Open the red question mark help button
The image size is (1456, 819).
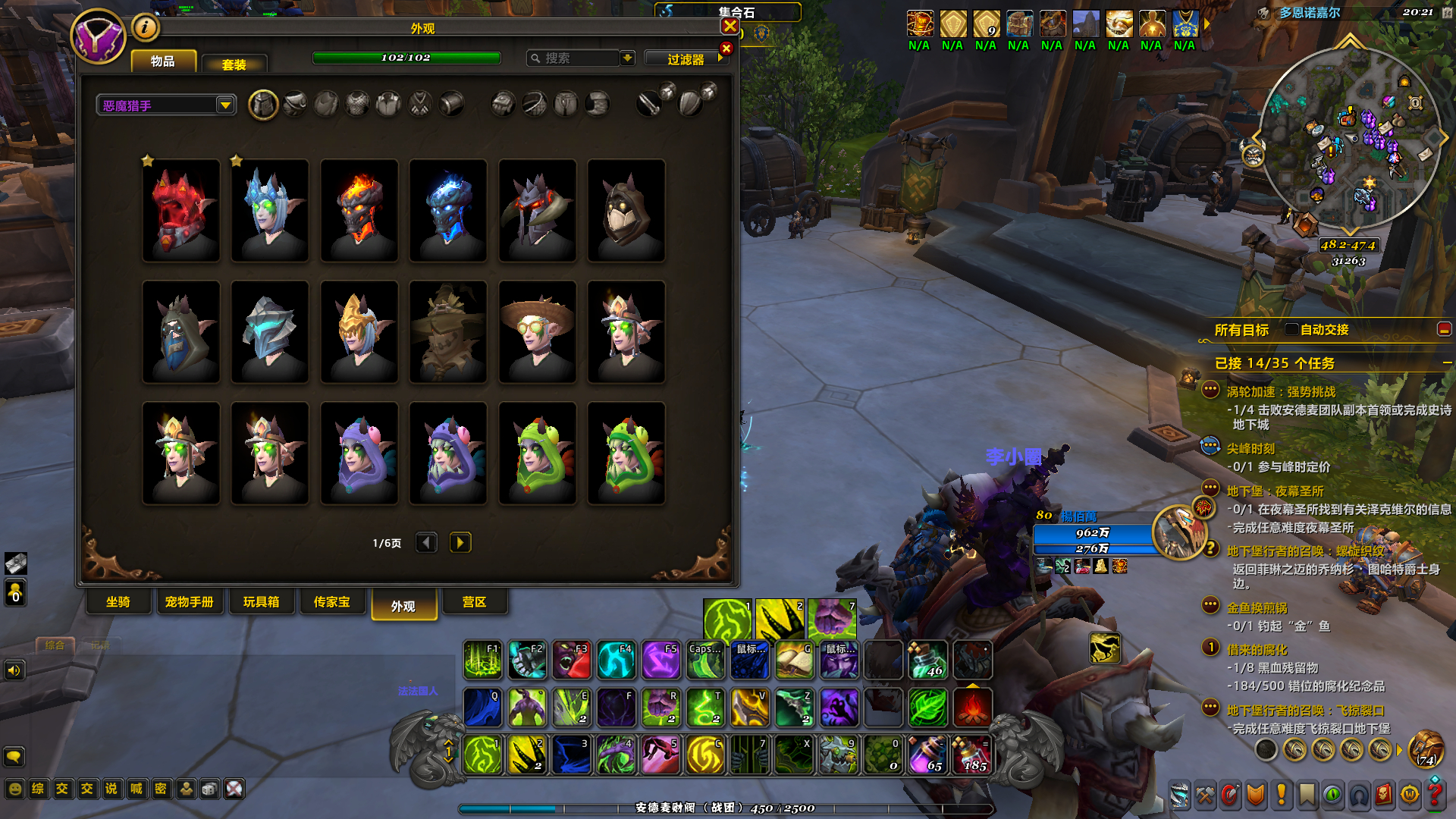1435,794
